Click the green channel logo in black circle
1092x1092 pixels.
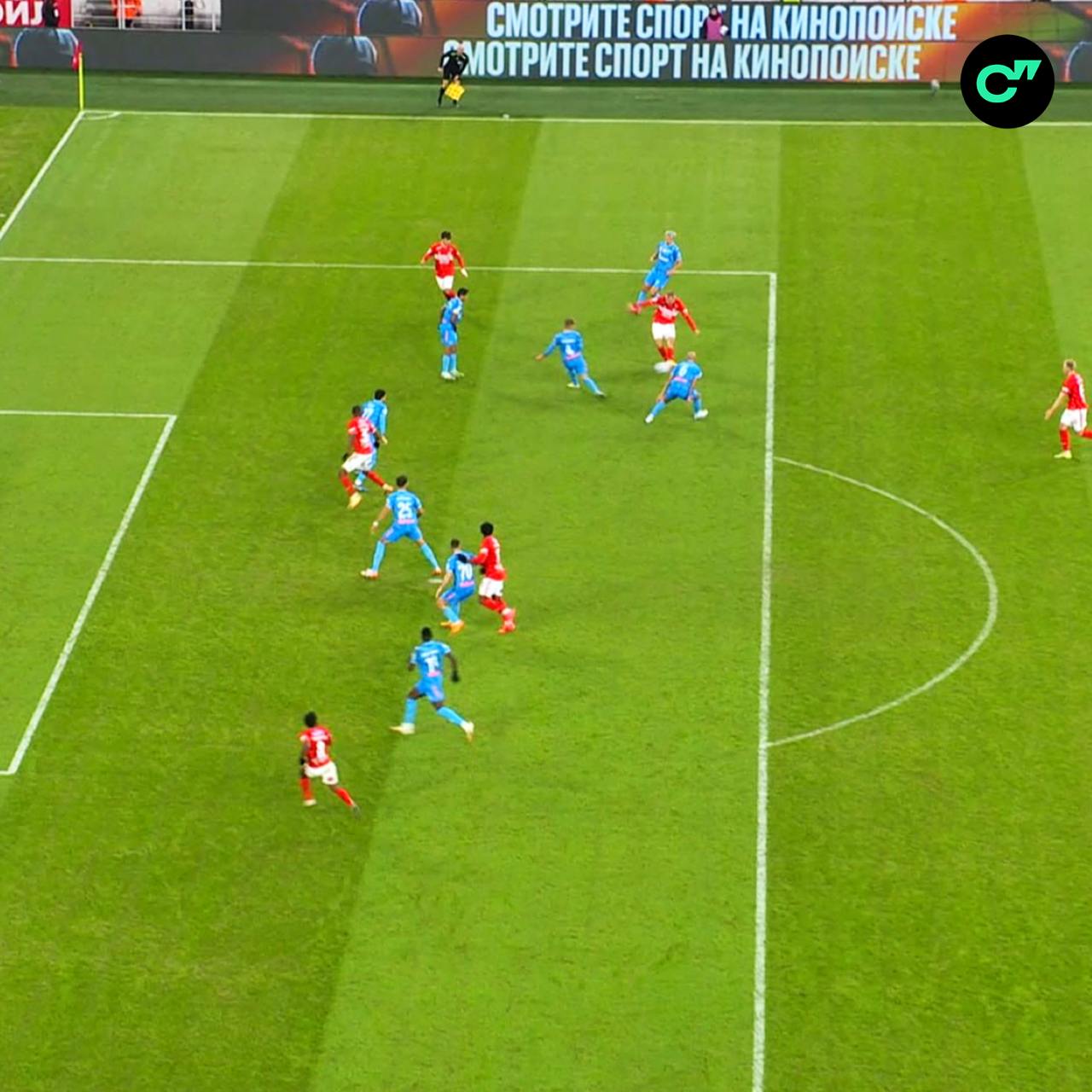(1007, 81)
